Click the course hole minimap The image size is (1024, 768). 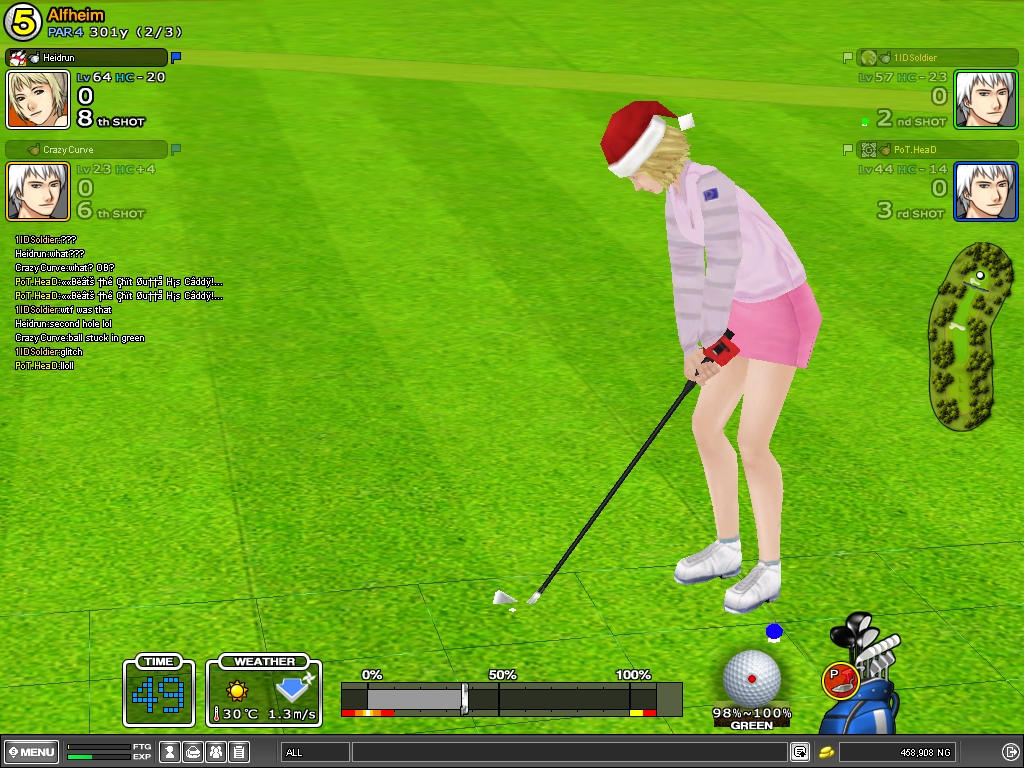(968, 335)
